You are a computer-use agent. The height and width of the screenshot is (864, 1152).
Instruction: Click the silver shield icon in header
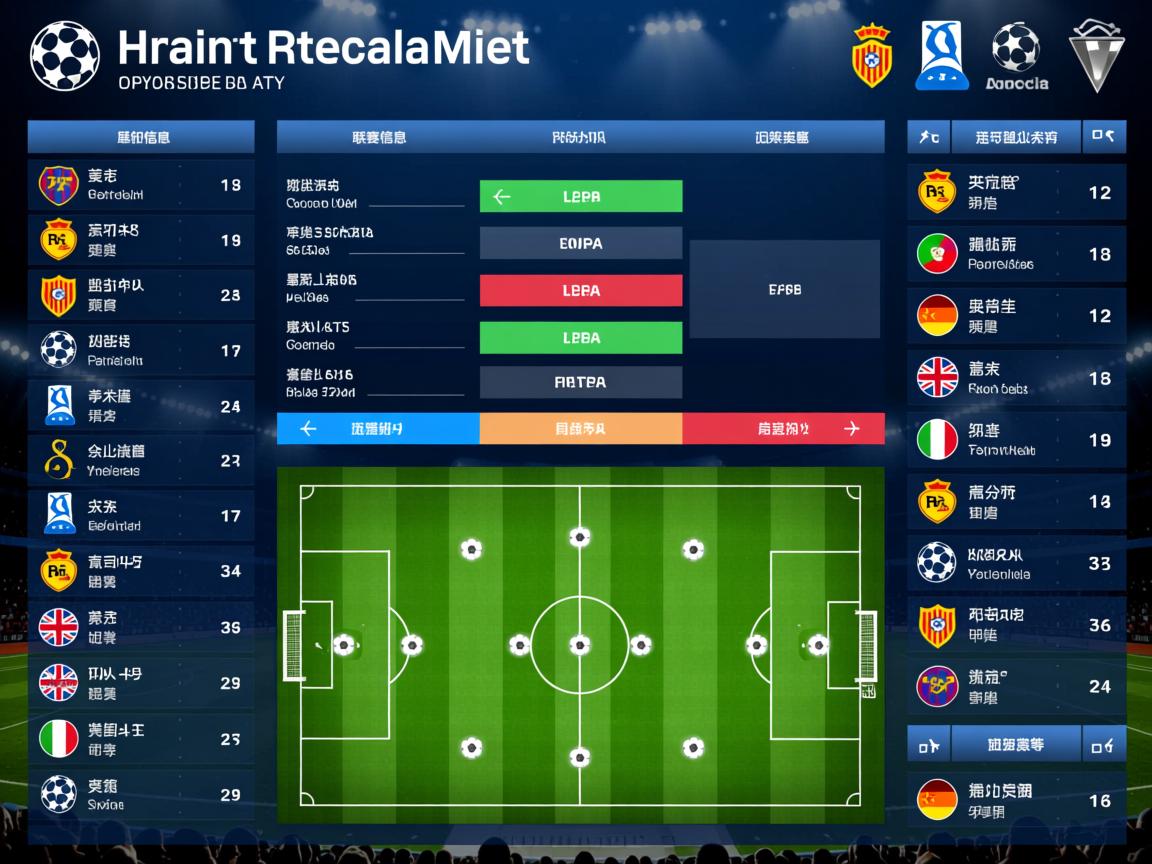pyautogui.click(x=1096, y=56)
